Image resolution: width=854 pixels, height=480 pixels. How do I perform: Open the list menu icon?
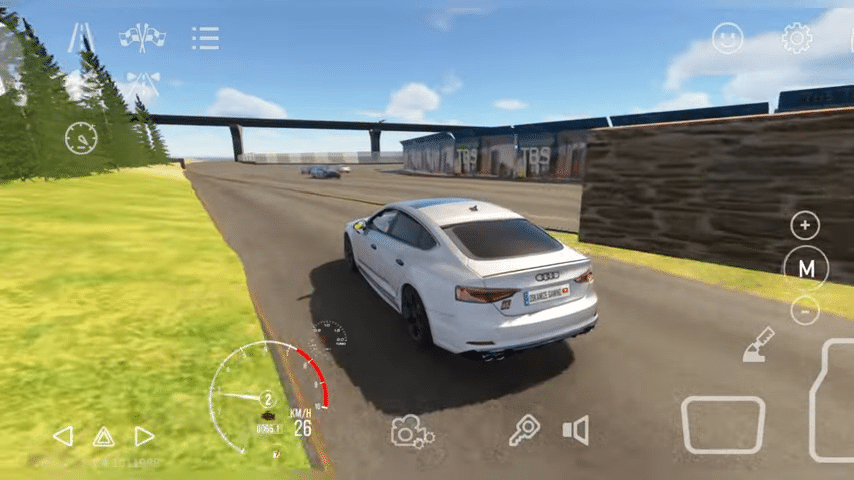click(x=205, y=39)
